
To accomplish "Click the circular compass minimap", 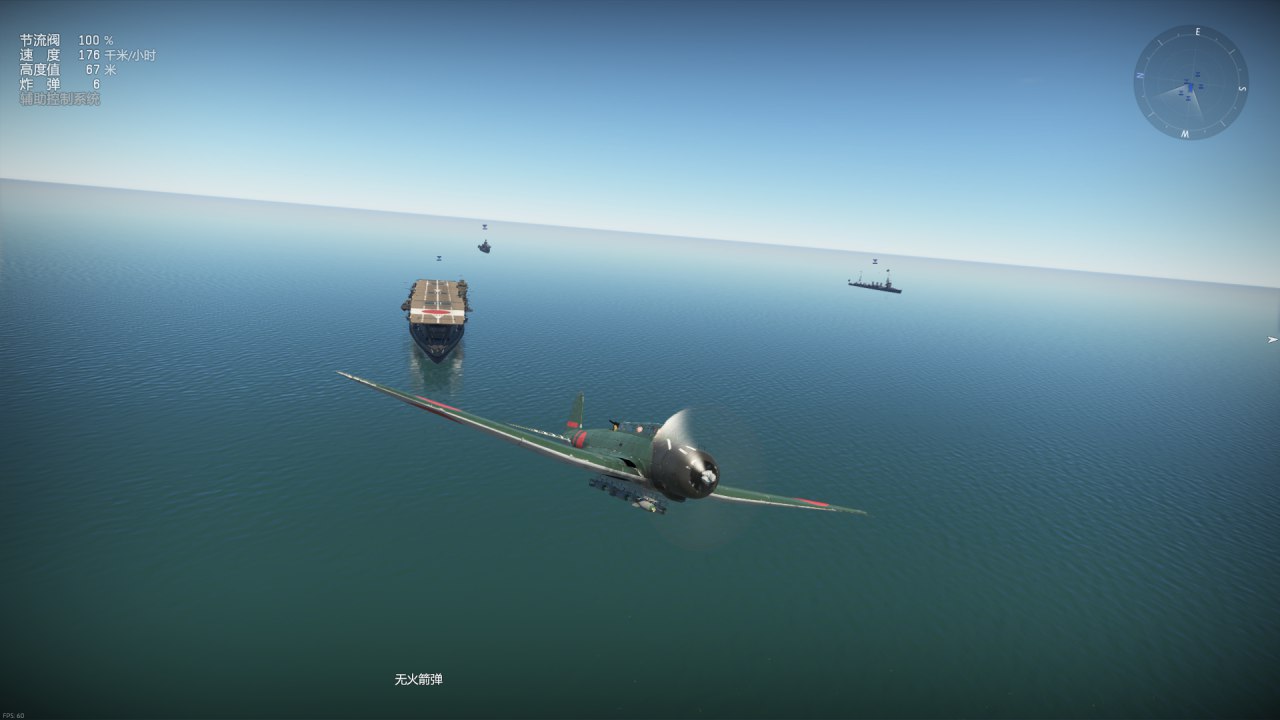I will [x=1190, y=83].
